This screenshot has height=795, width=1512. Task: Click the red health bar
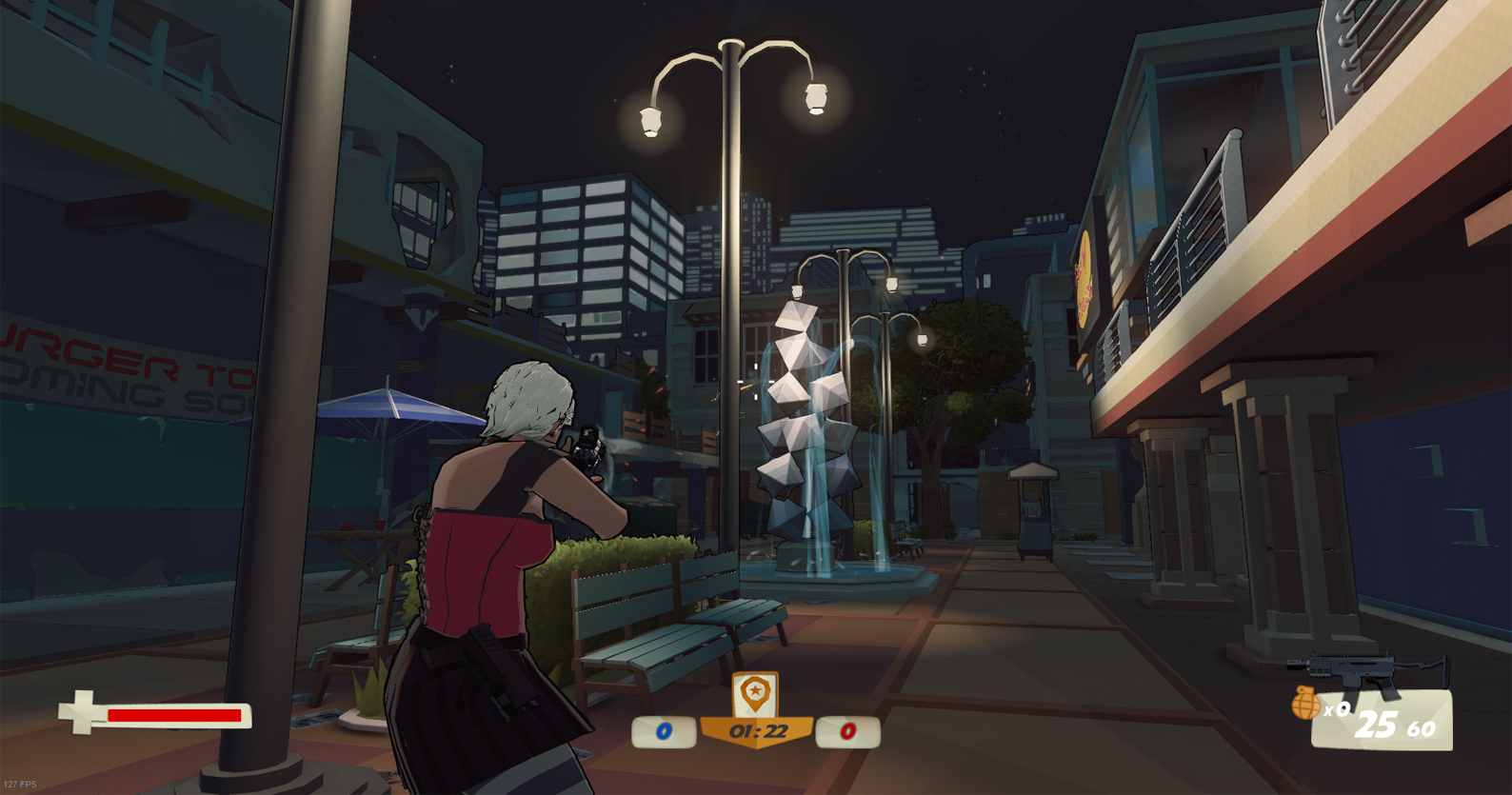(x=176, y=714)
